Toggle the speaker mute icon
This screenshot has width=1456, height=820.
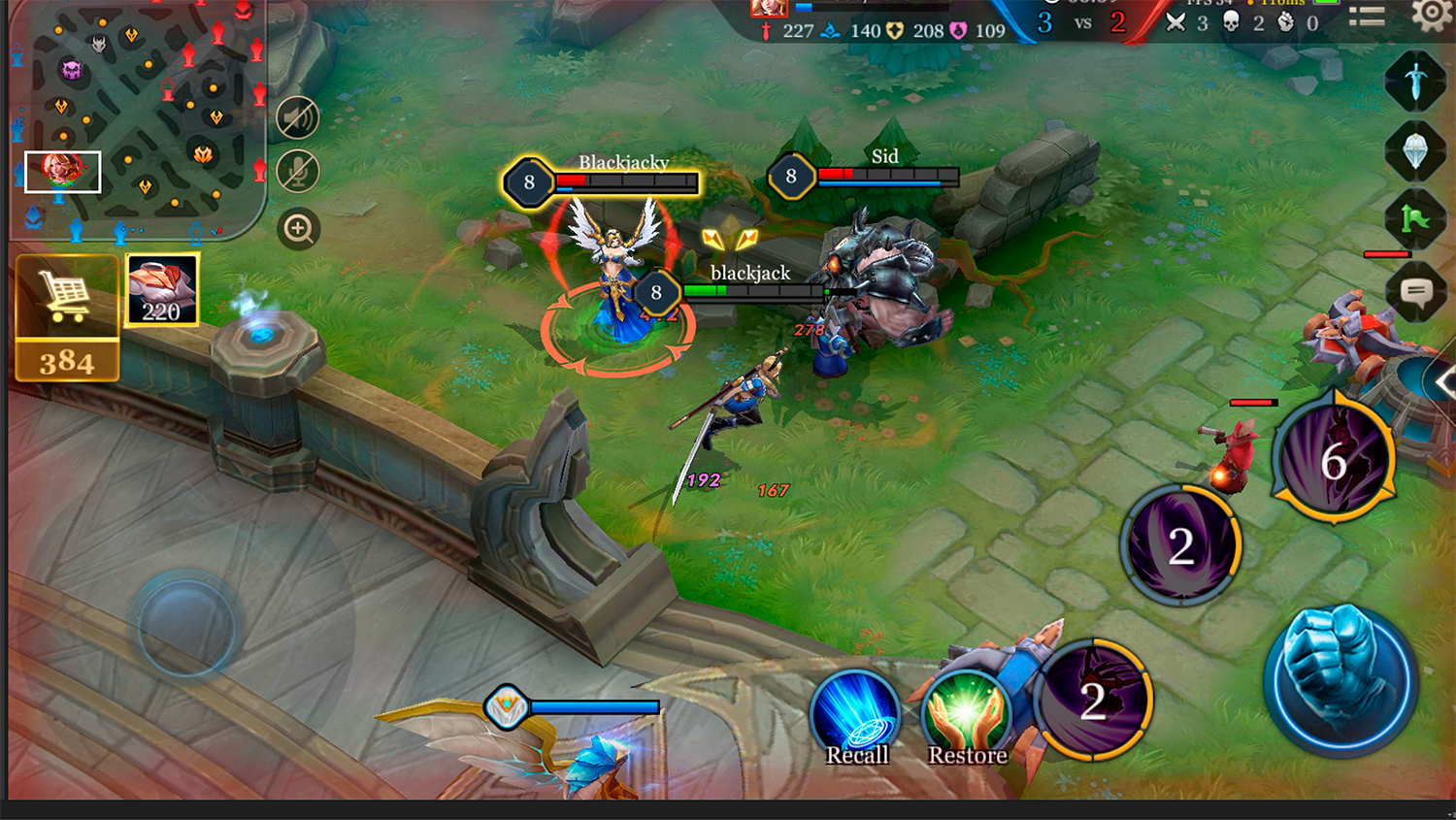click(x=298, y=118)
